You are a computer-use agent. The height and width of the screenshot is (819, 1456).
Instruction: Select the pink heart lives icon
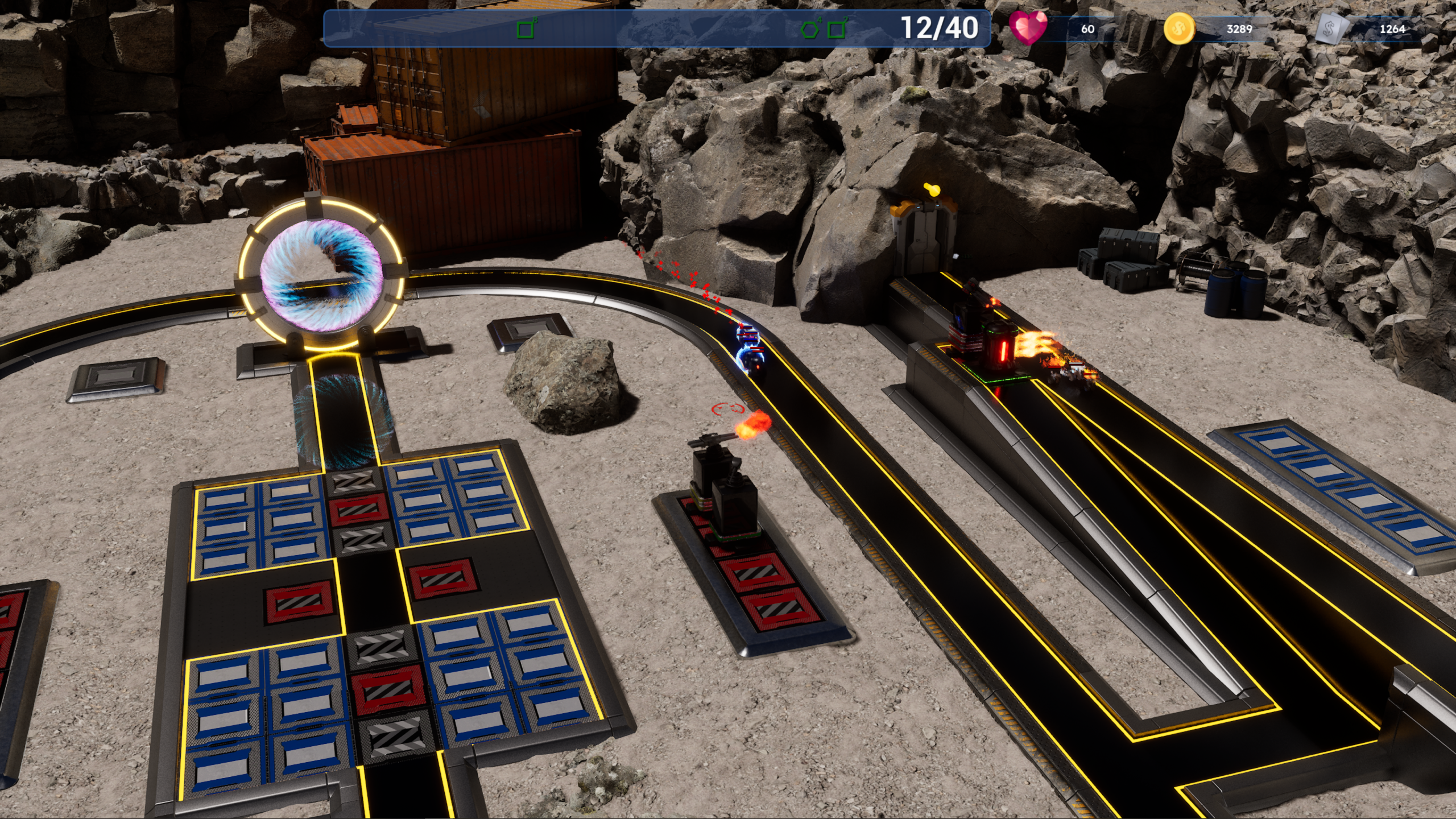(1028, 27)
